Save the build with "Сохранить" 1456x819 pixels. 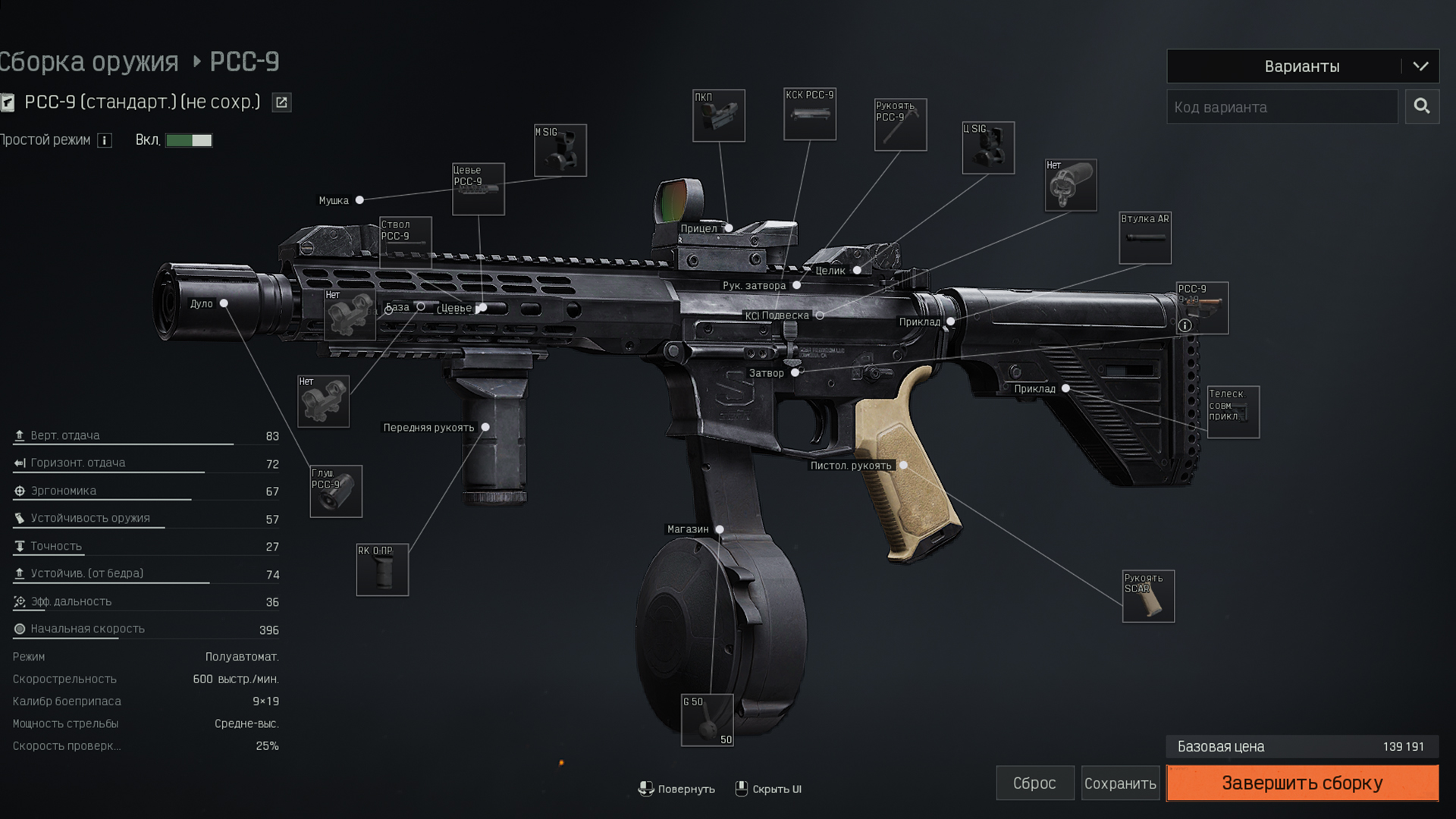(1119, 783)
